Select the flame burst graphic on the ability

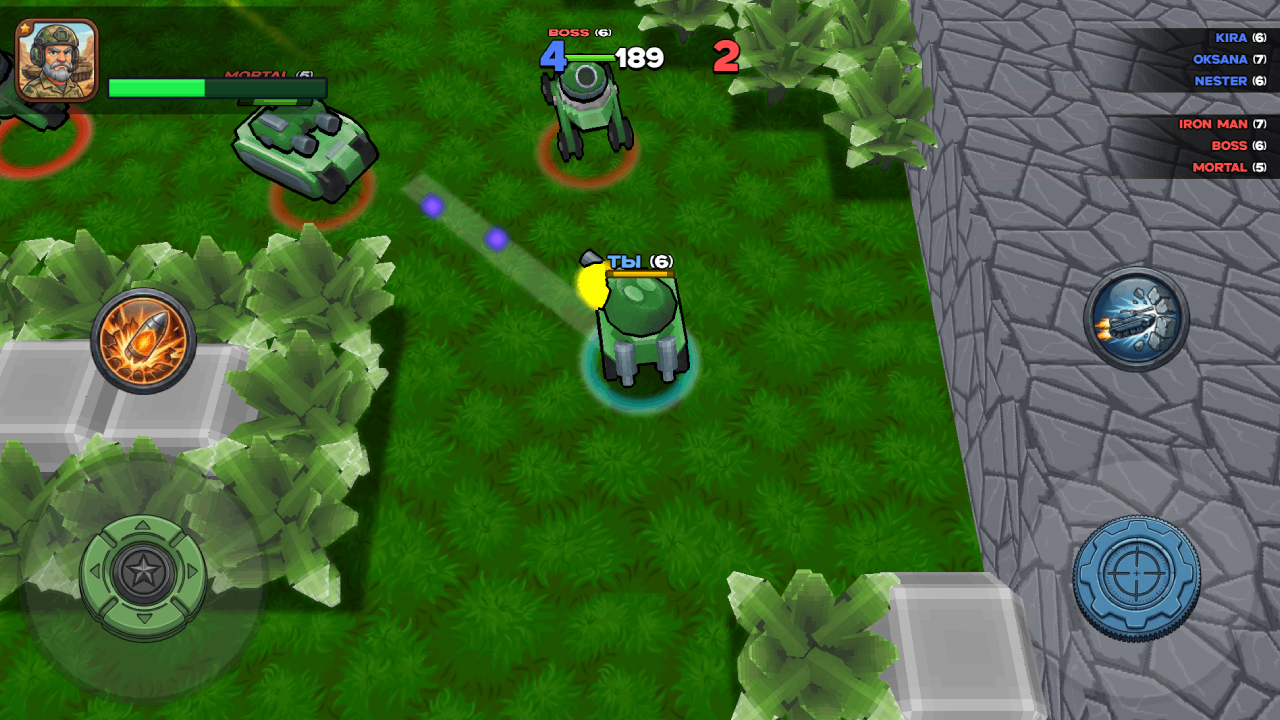[143, 340]
